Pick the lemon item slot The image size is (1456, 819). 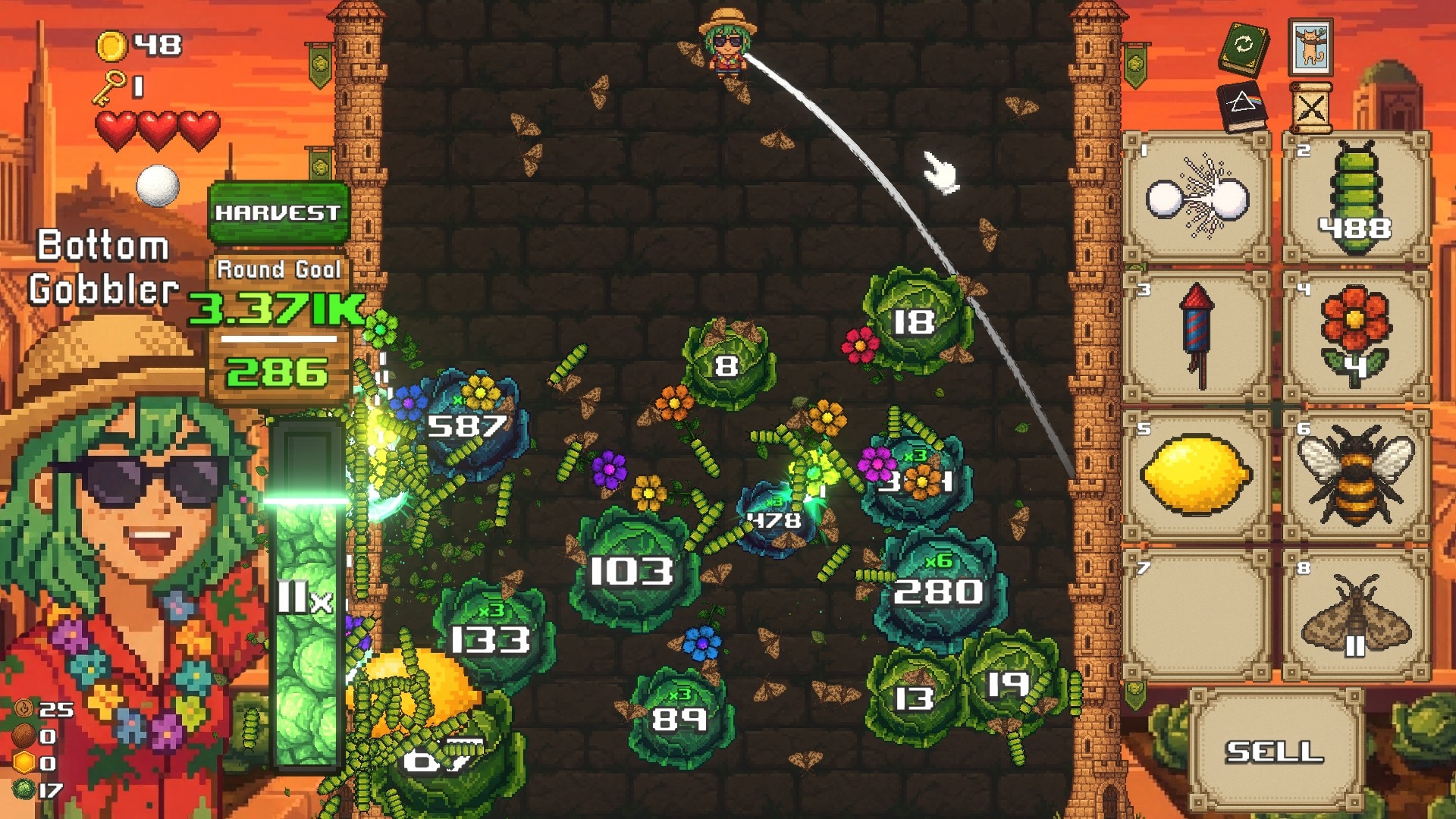(x=1197, y=475)
